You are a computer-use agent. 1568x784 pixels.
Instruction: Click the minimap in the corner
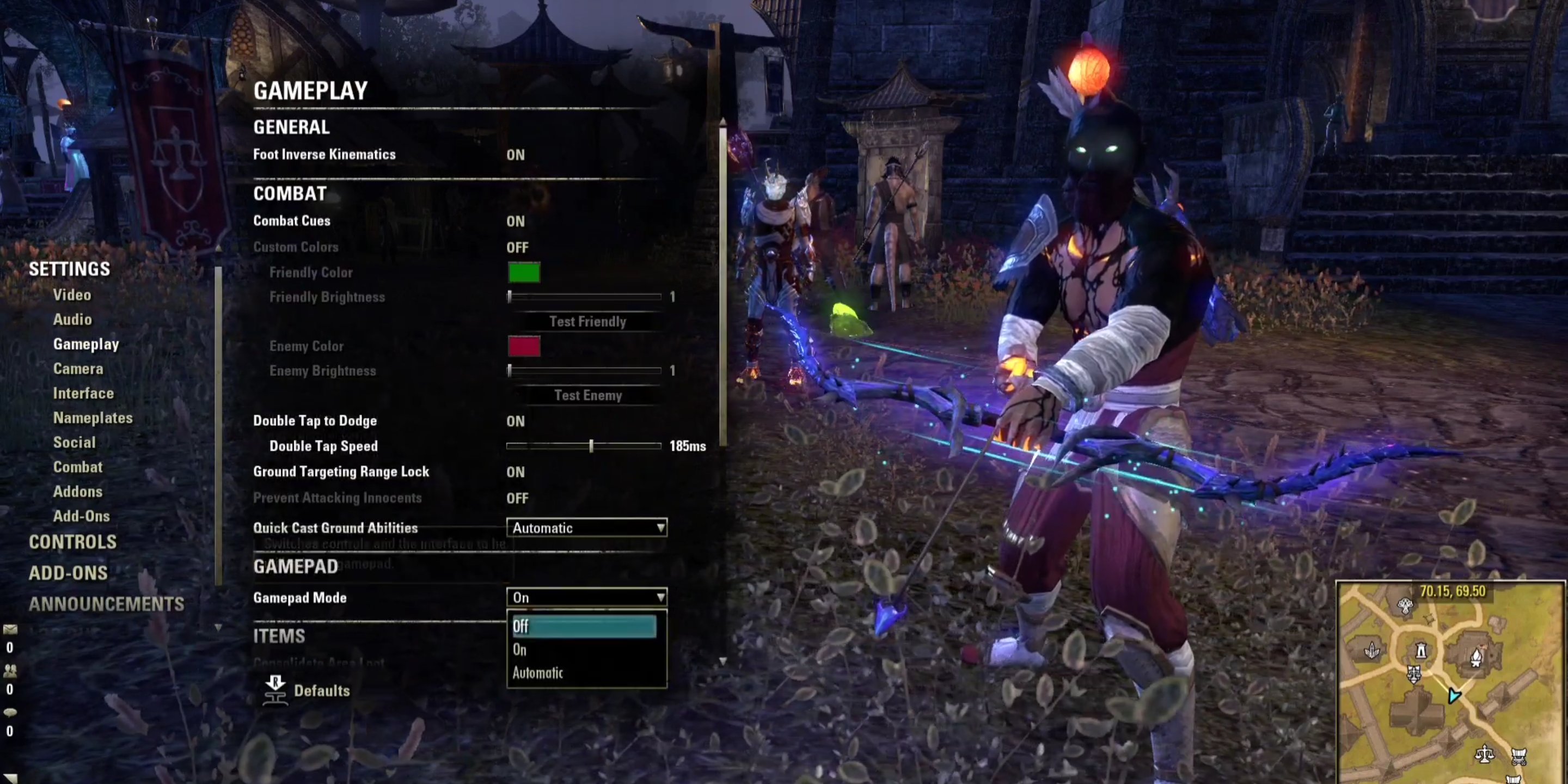[x=1449, y=682]
